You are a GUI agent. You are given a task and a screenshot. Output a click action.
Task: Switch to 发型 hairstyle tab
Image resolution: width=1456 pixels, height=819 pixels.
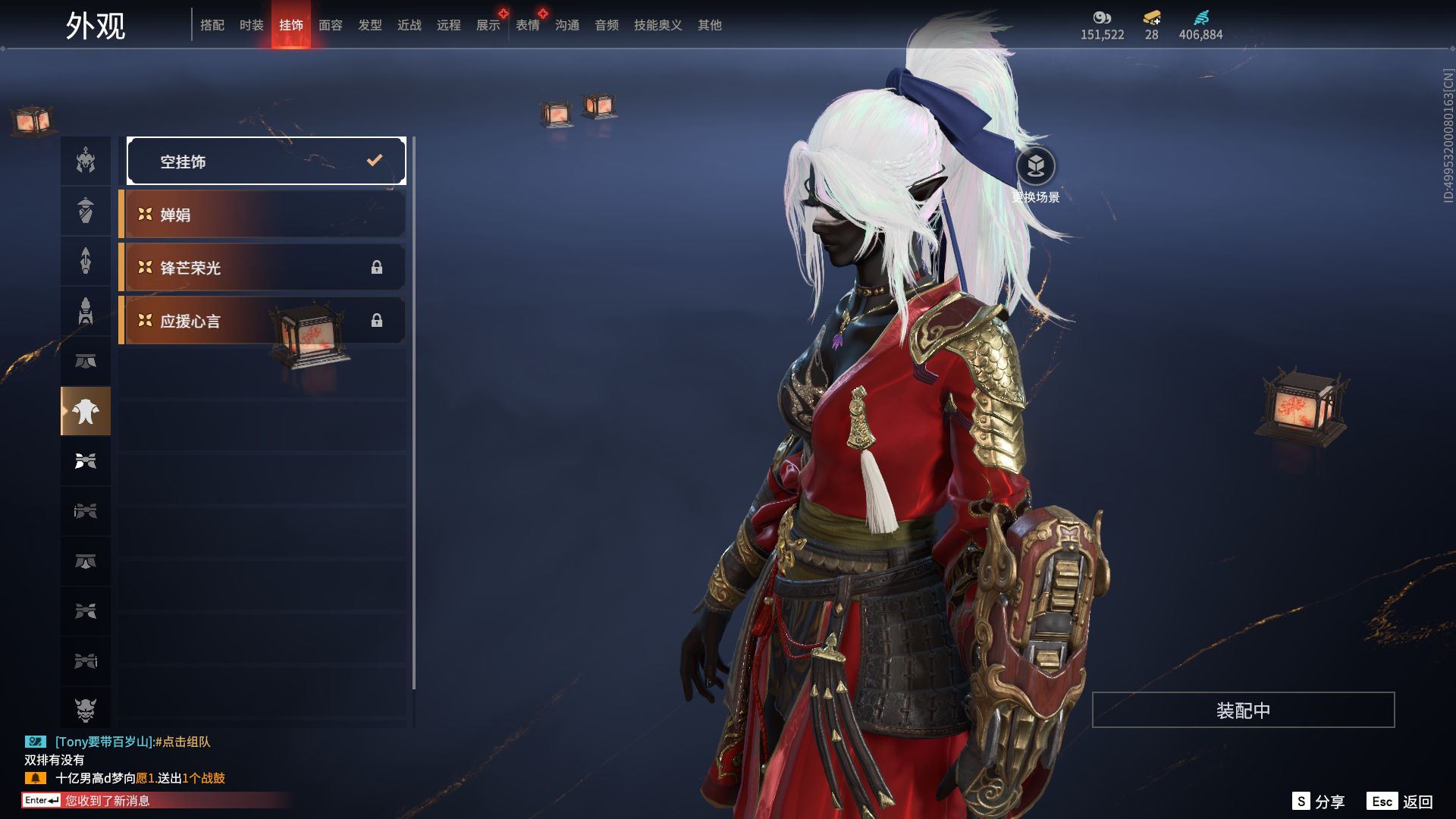coord(370,25)
